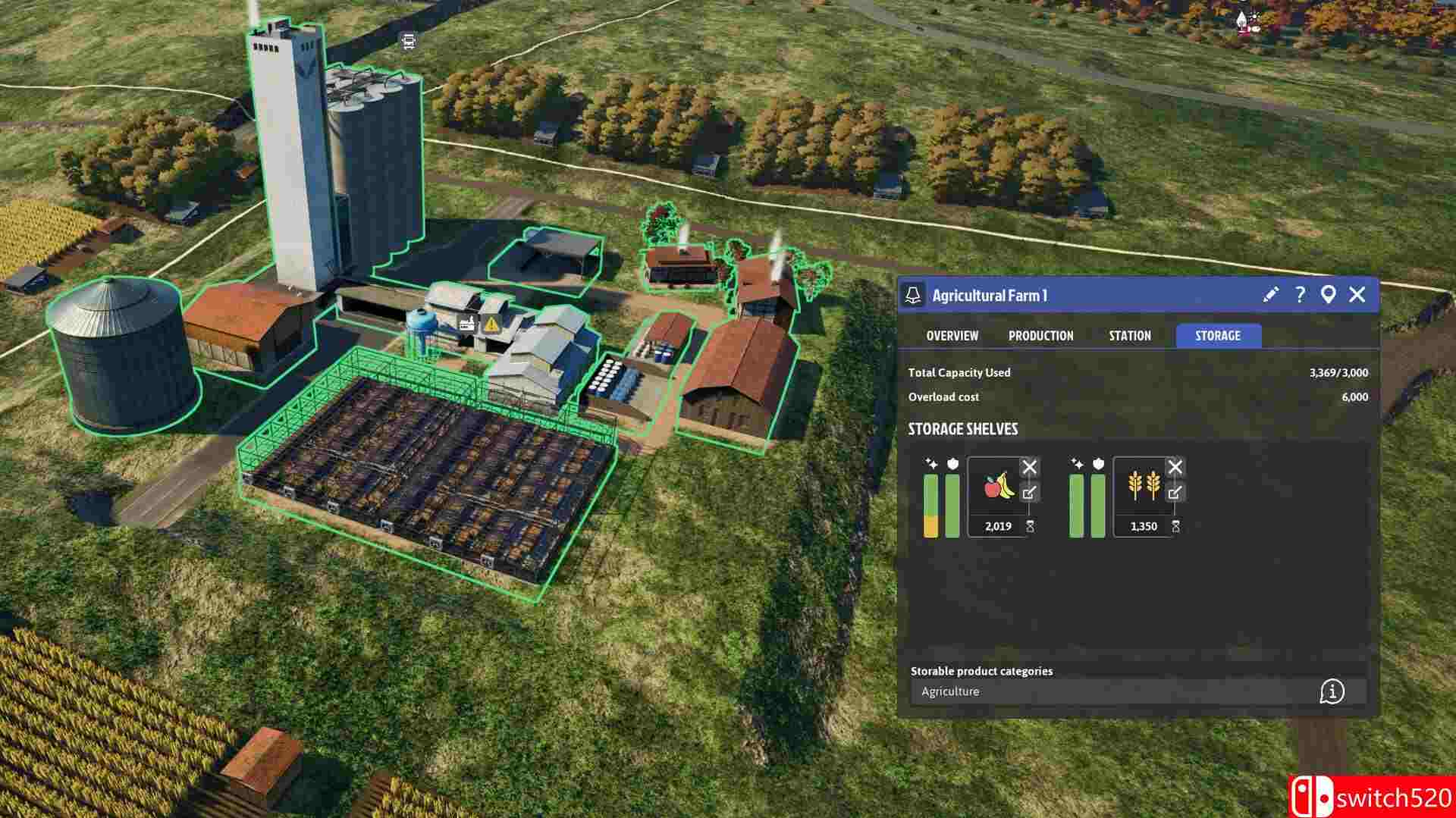Open the Station tab
This screenshot has width=1456, height=818.
[x=1128, y=335]
